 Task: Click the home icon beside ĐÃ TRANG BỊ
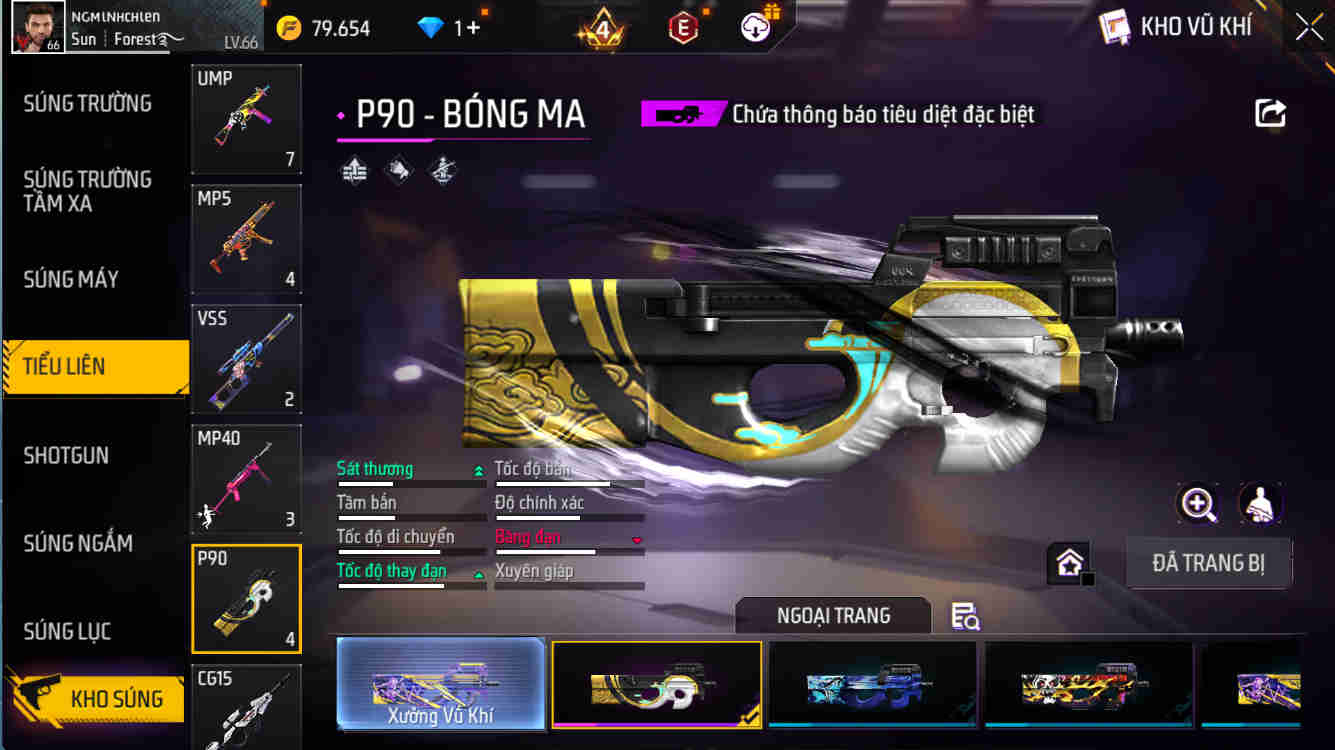(1067, 562)
